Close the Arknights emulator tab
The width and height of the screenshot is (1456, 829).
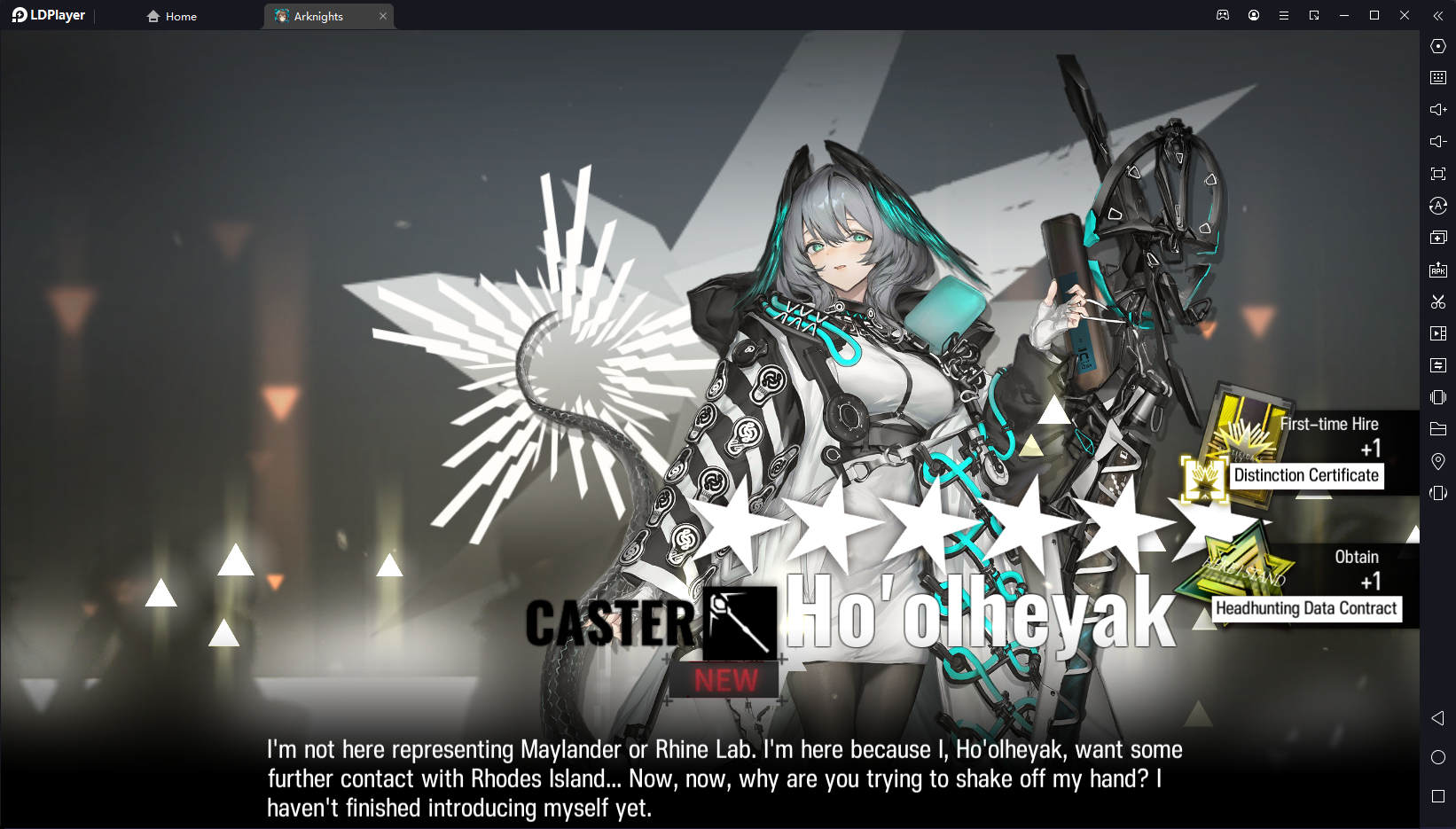383,16
